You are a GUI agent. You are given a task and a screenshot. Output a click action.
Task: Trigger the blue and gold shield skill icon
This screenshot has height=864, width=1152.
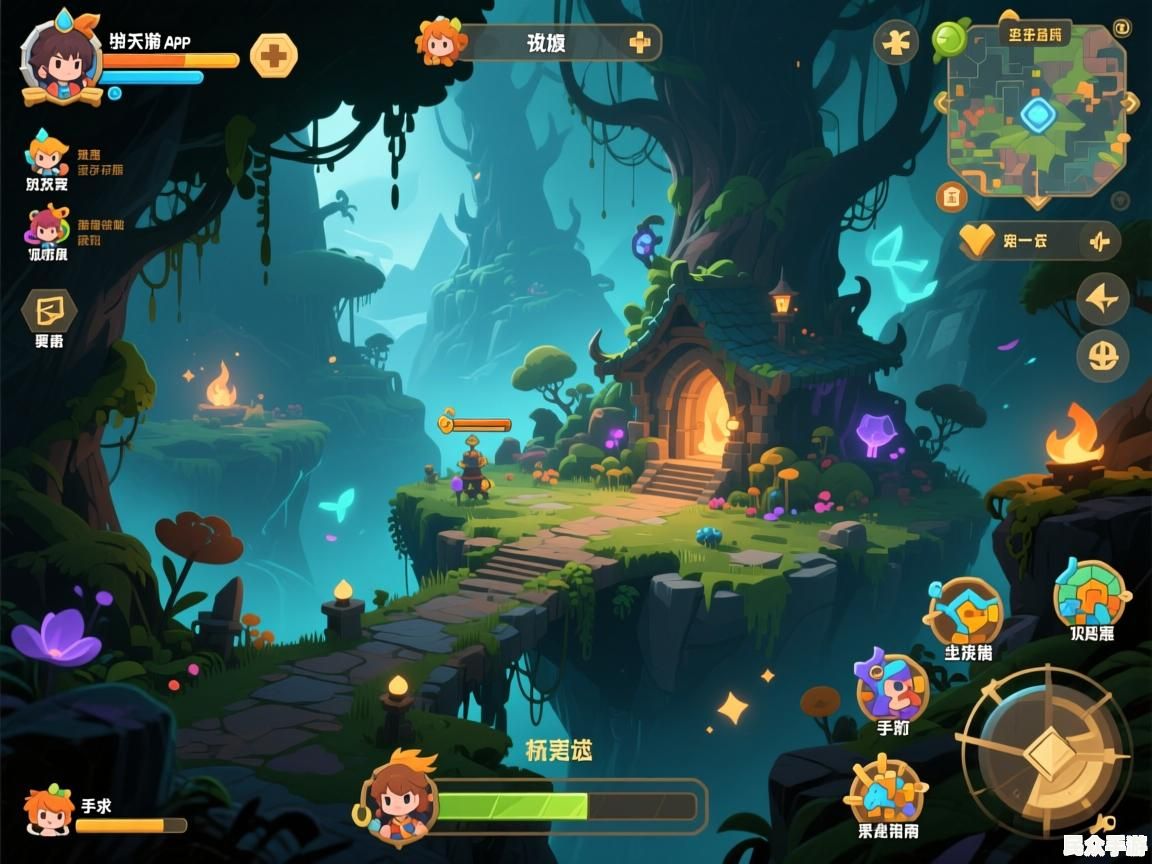[966, 612]
